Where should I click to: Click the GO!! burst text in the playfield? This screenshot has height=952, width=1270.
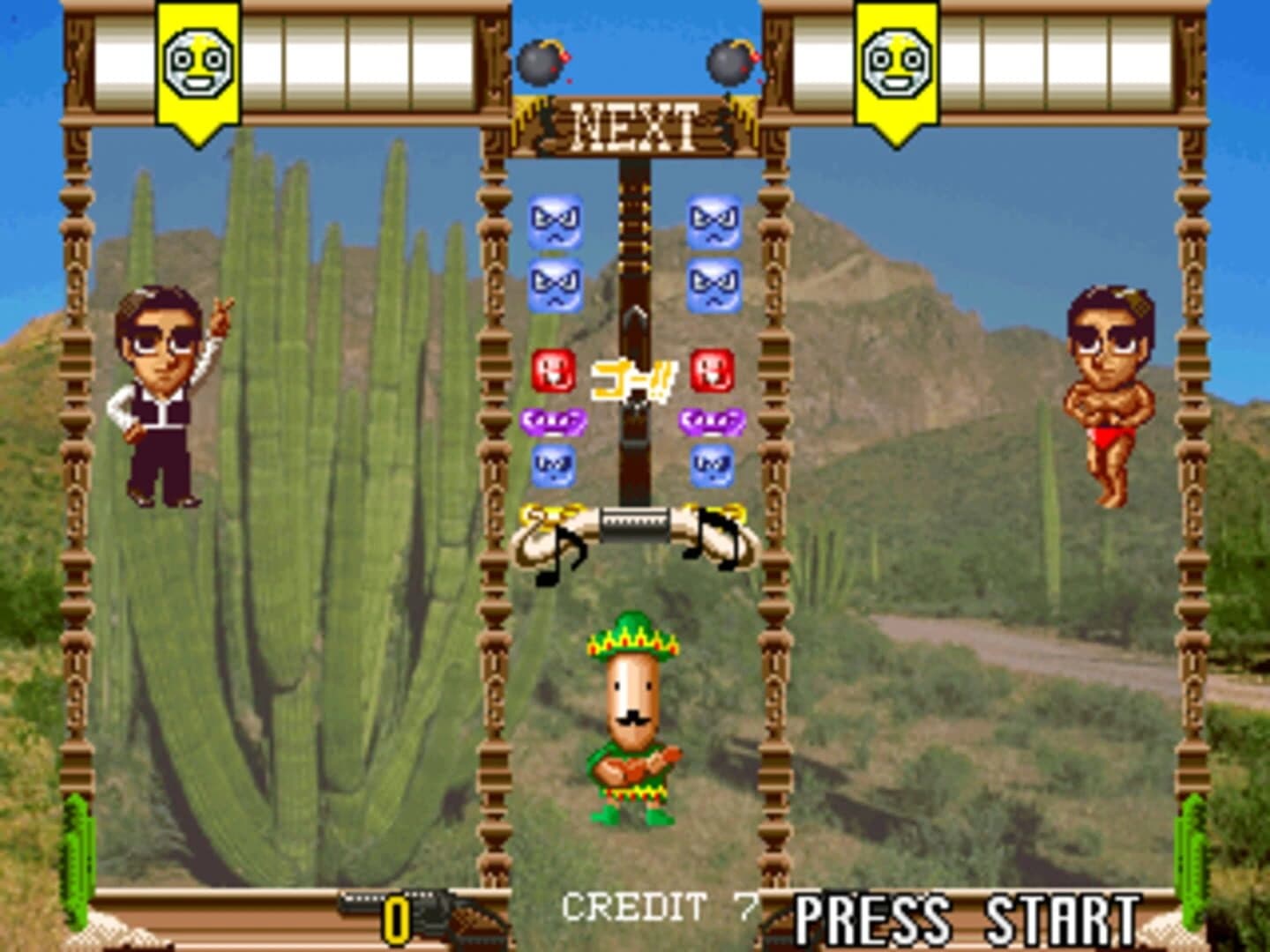click(x=631, y=379)
